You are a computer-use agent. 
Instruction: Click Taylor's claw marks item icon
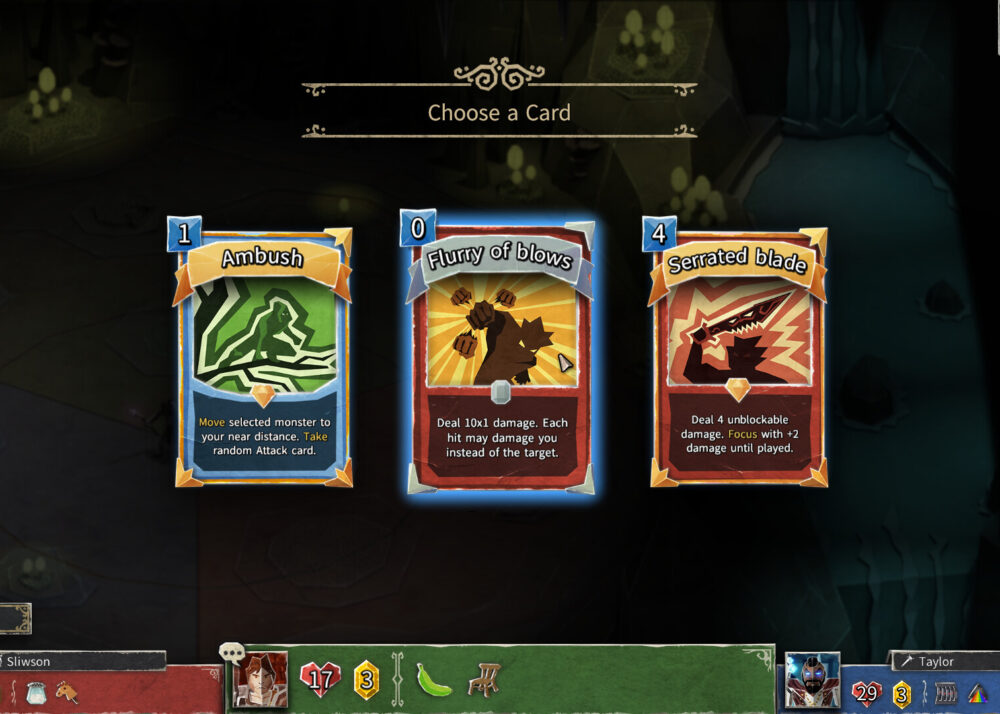point(944,692)
